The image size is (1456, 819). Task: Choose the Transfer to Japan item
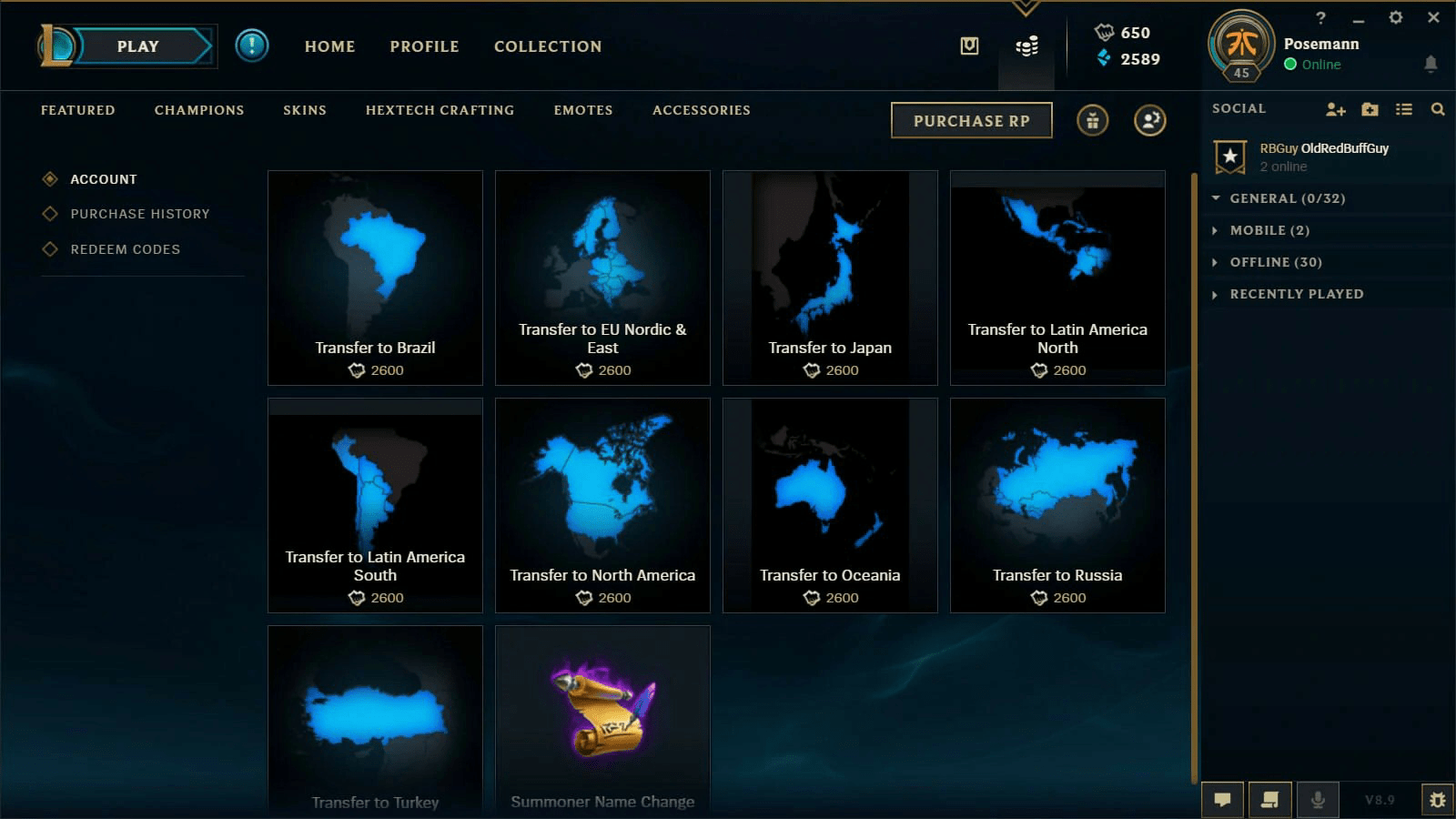pyautogui.click(x=830, y=278)
